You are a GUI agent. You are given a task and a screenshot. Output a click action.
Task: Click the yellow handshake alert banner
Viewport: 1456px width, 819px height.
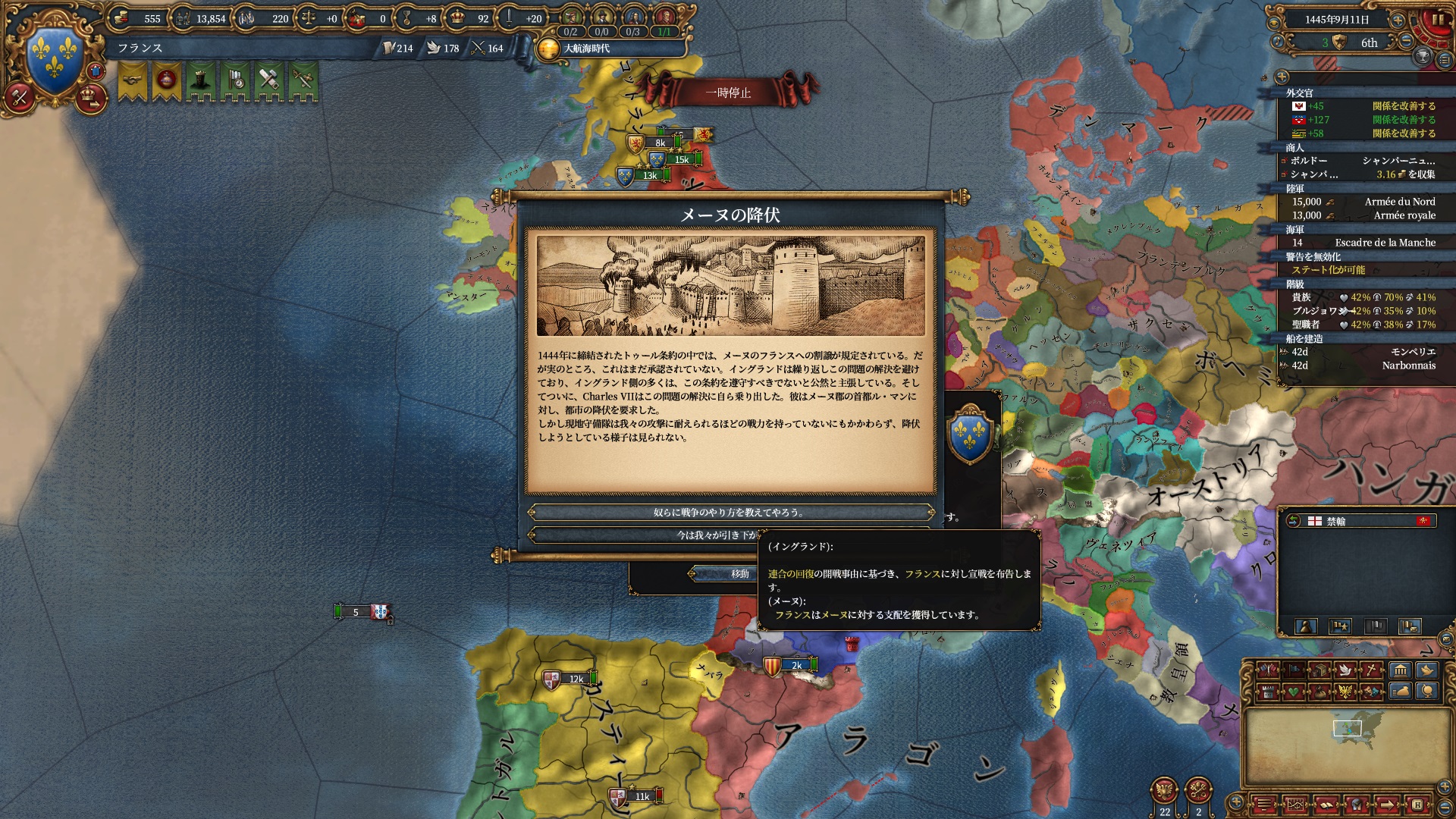[133, 80]
